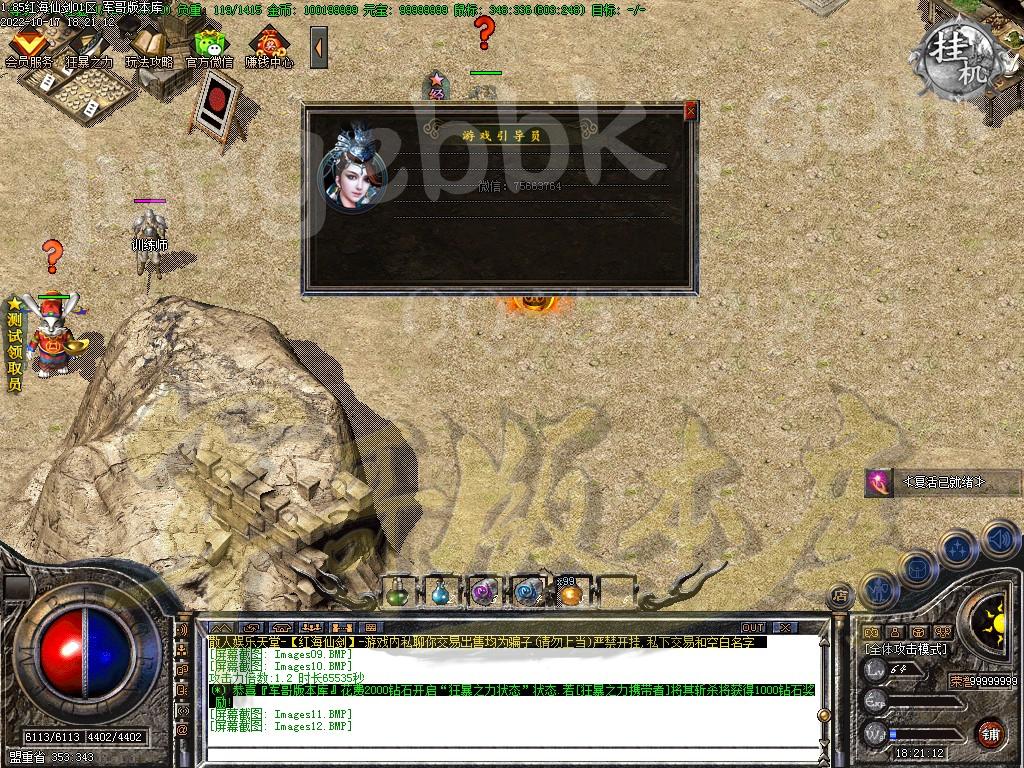The image size is (1024, 768).
Task: Open the 官方微信 official WeChat icon
Action: [x=210, y=46]
